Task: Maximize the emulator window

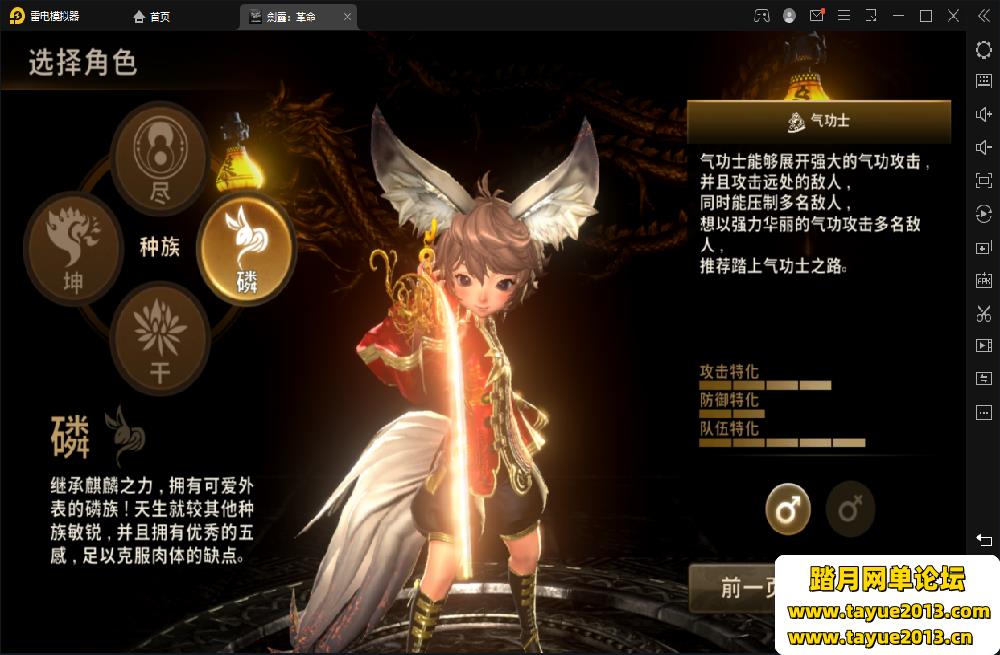Action: coord(926,16)
